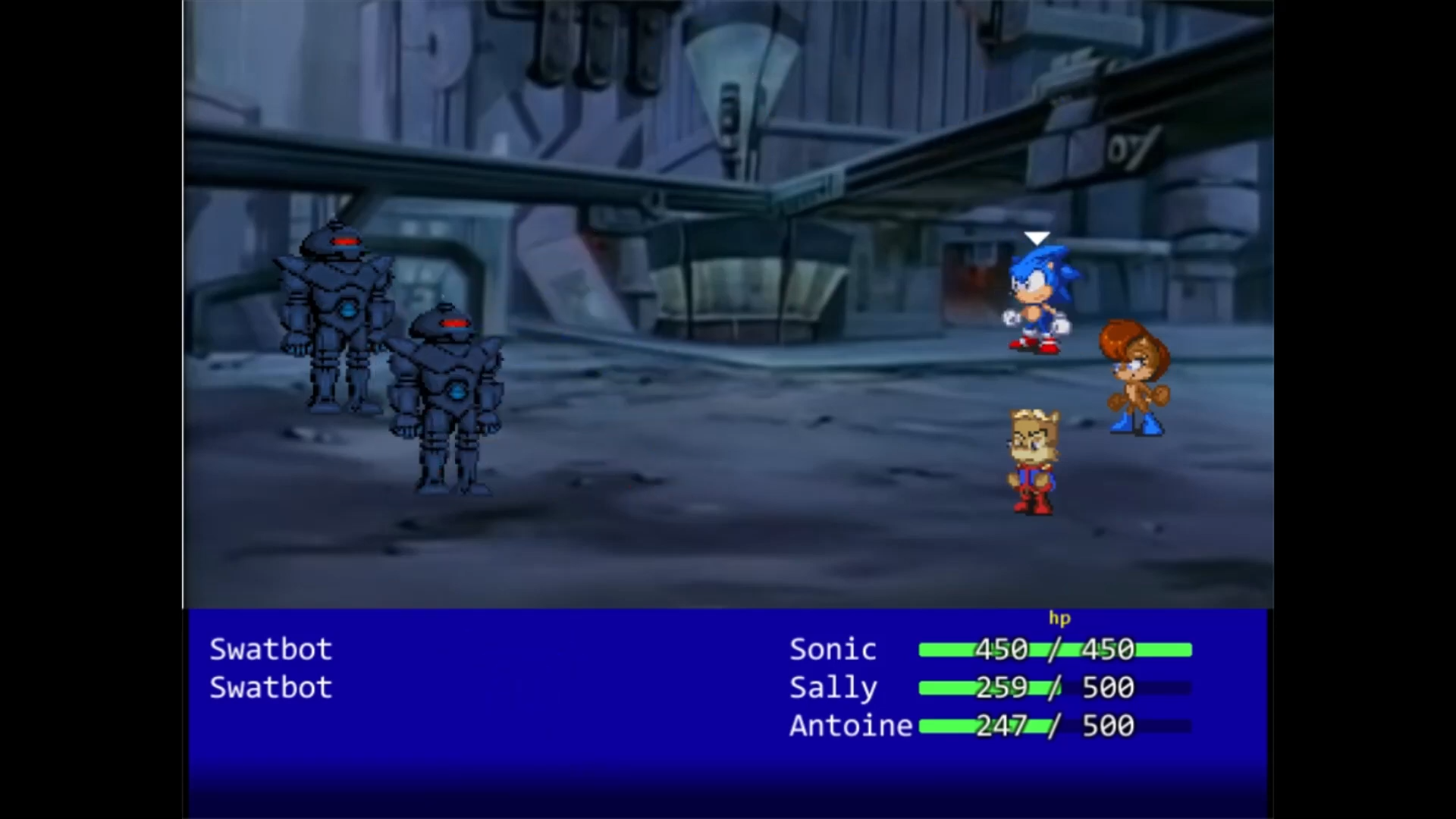The image size is (1456, 819).
Task: Click Antoine's 247 HP readout
Action: point(1003,726)
